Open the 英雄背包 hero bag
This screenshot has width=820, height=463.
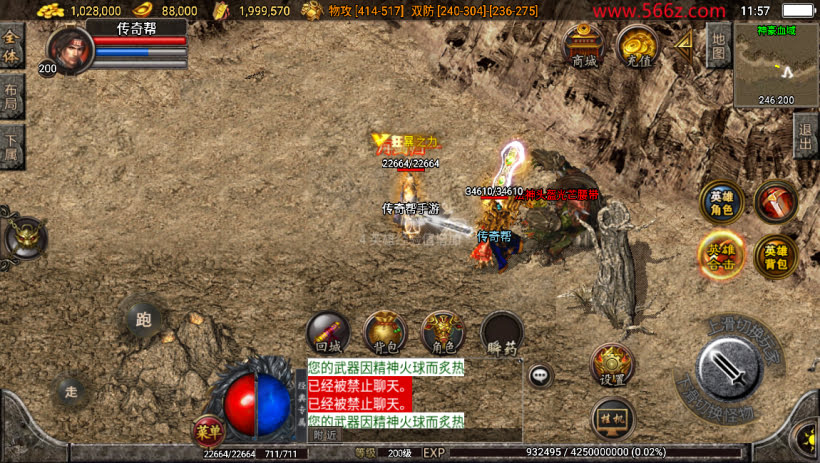tap(776, 257)
